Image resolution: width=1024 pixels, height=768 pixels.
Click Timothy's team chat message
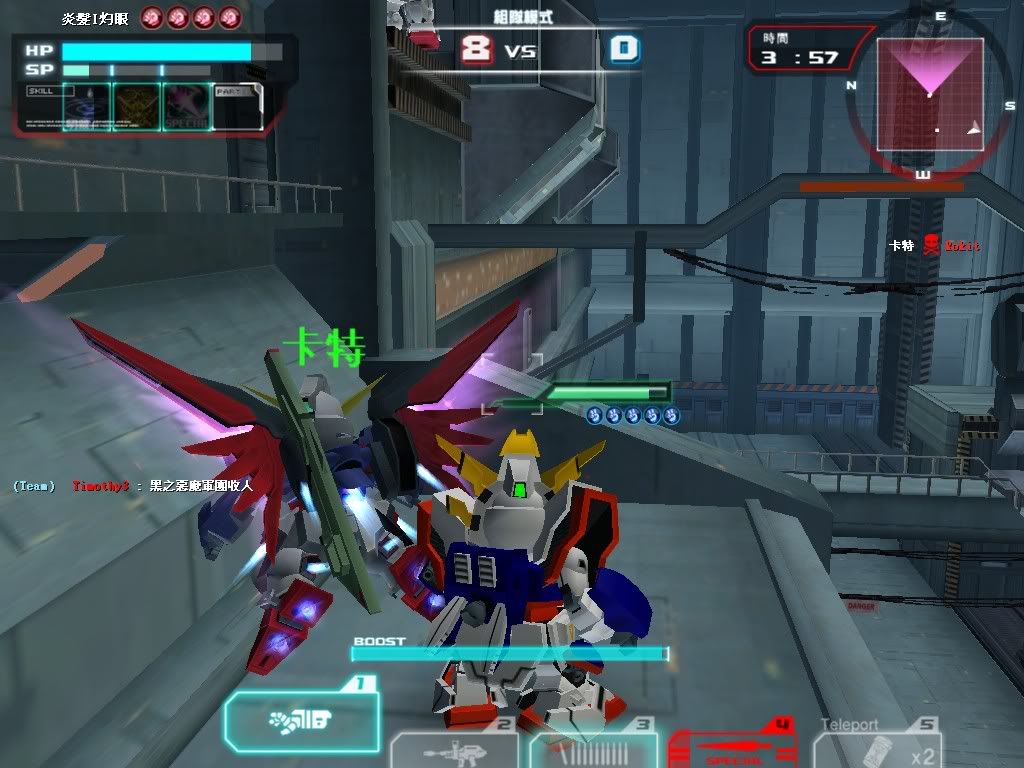click(160, 486)
